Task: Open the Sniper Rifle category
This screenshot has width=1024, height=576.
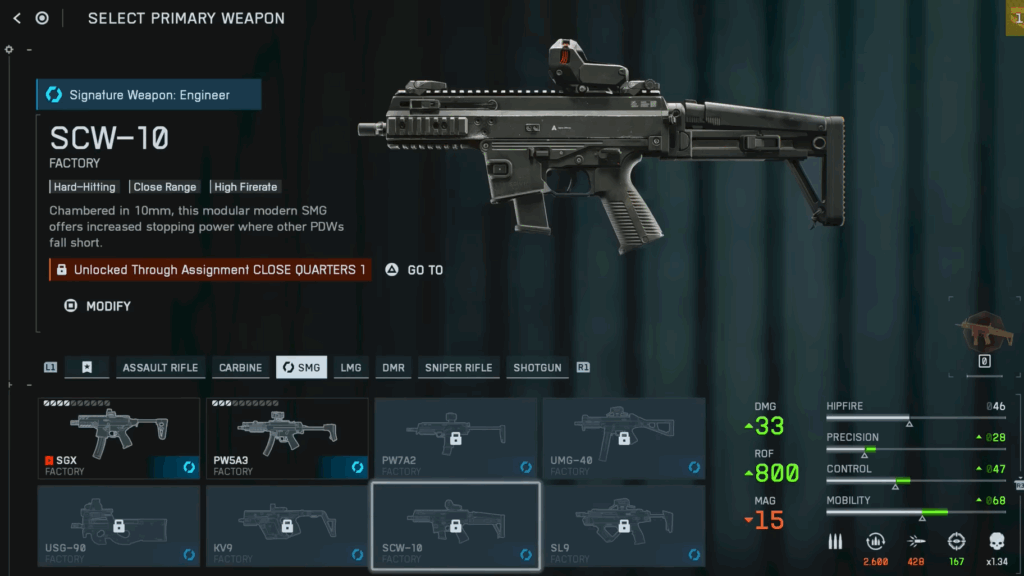Action: pos(458,367)
